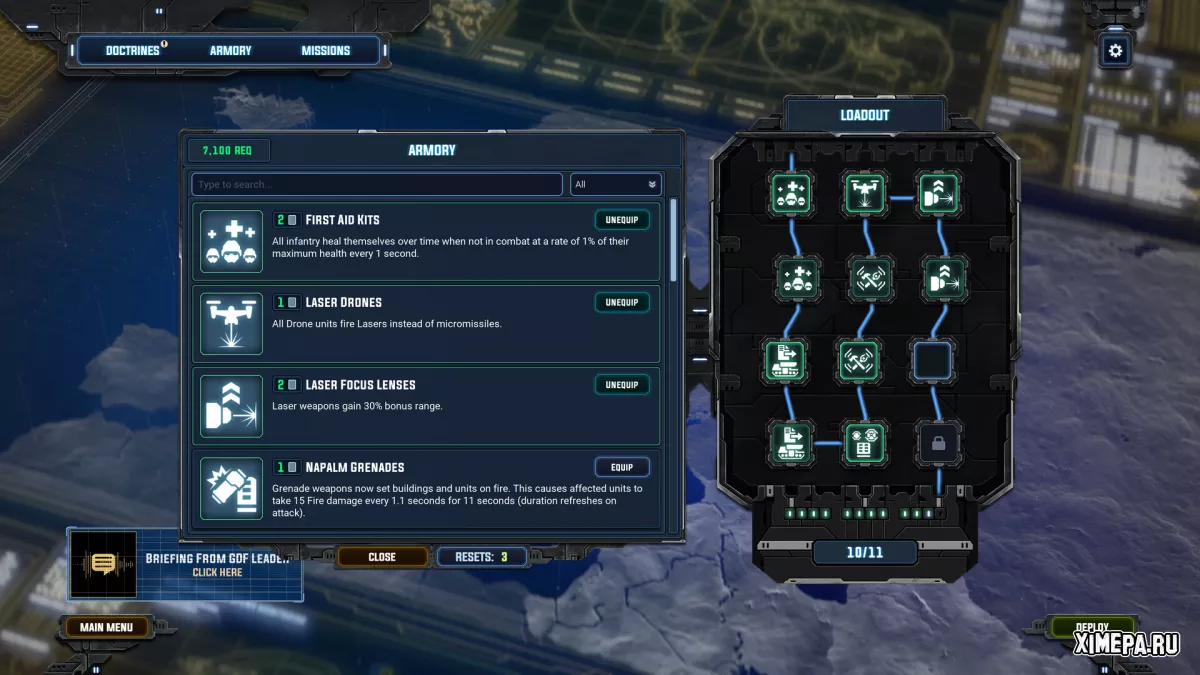1200x675 pixels.
Task: Open the Doctrines tab
Action: (133, 51)
